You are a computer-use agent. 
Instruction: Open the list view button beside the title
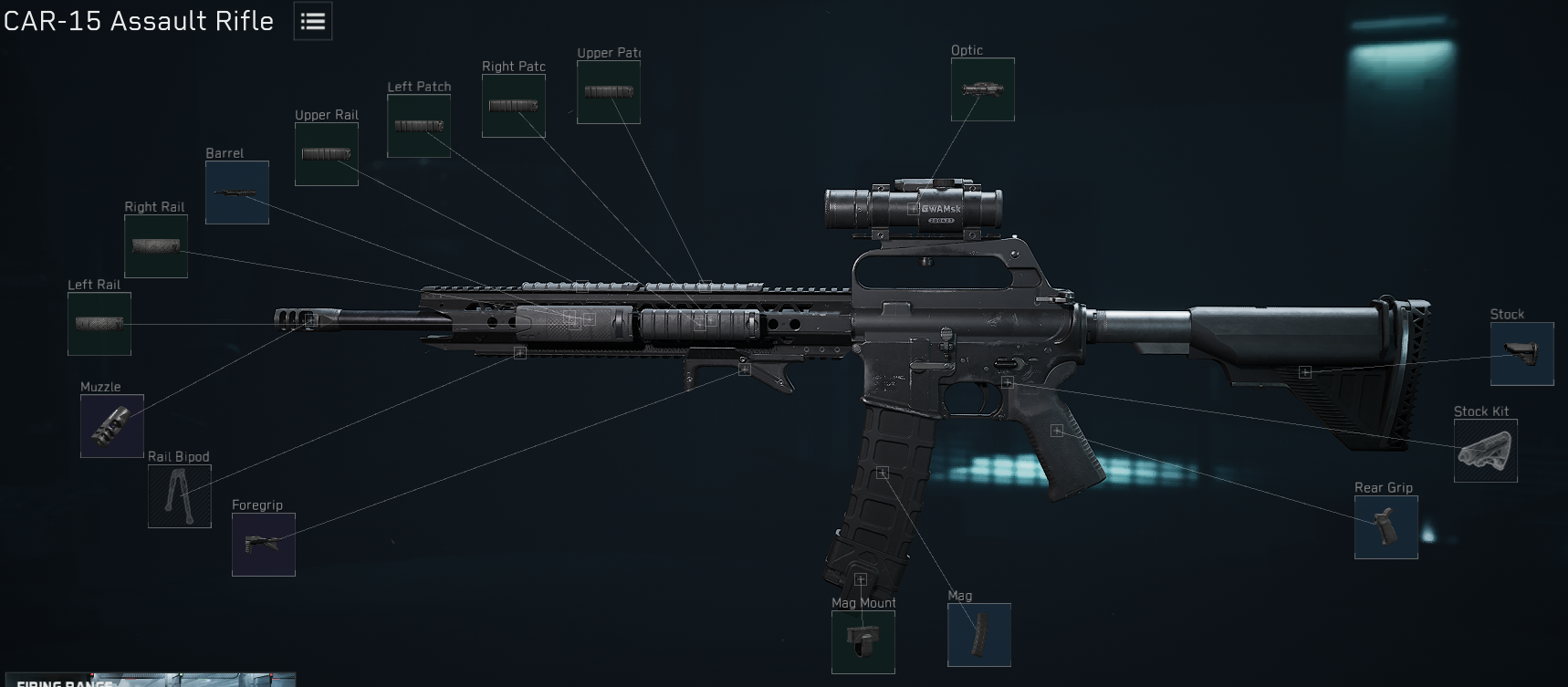tap(313, 21)
